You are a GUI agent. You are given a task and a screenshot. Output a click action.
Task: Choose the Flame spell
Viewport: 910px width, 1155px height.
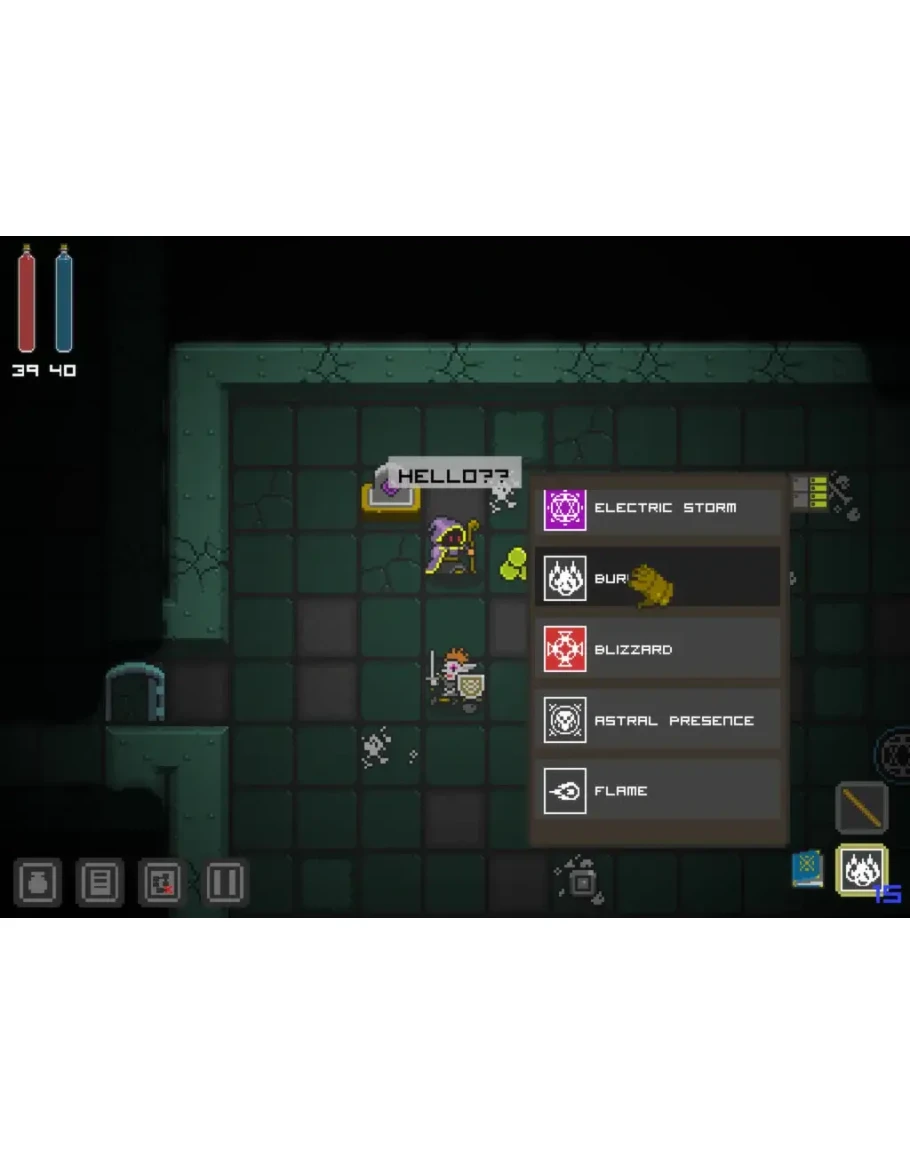pyautogui.click(x=657, y=790)
